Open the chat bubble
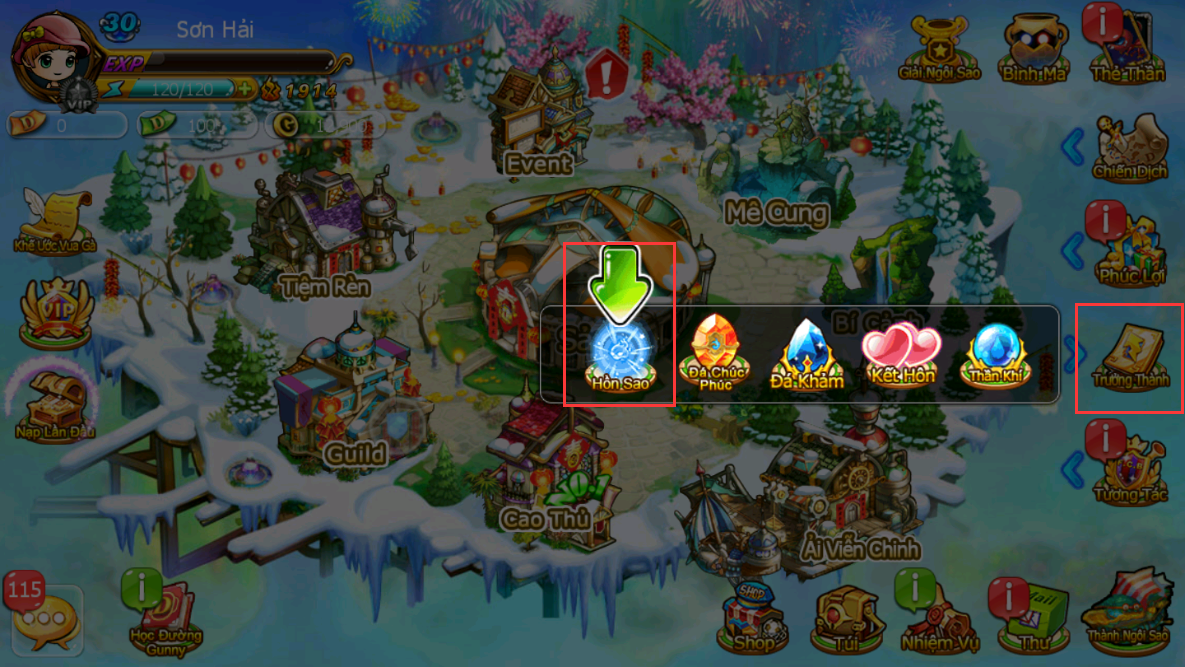This screenshot has height=667, width=1185. (x=44, y=620)
